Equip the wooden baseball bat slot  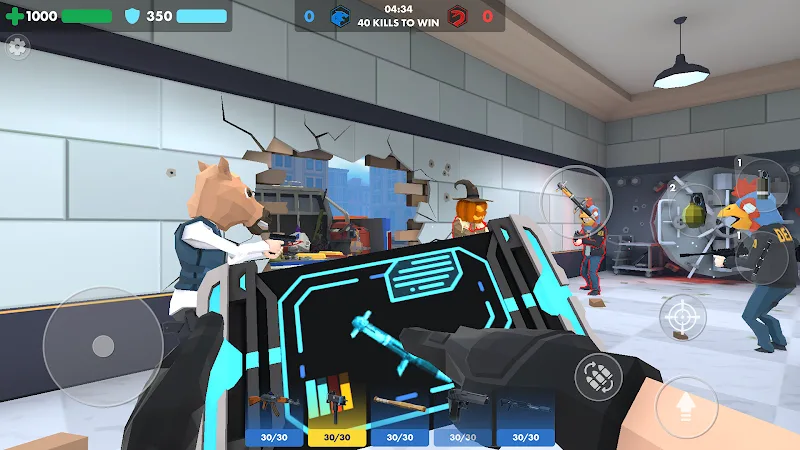399,416
